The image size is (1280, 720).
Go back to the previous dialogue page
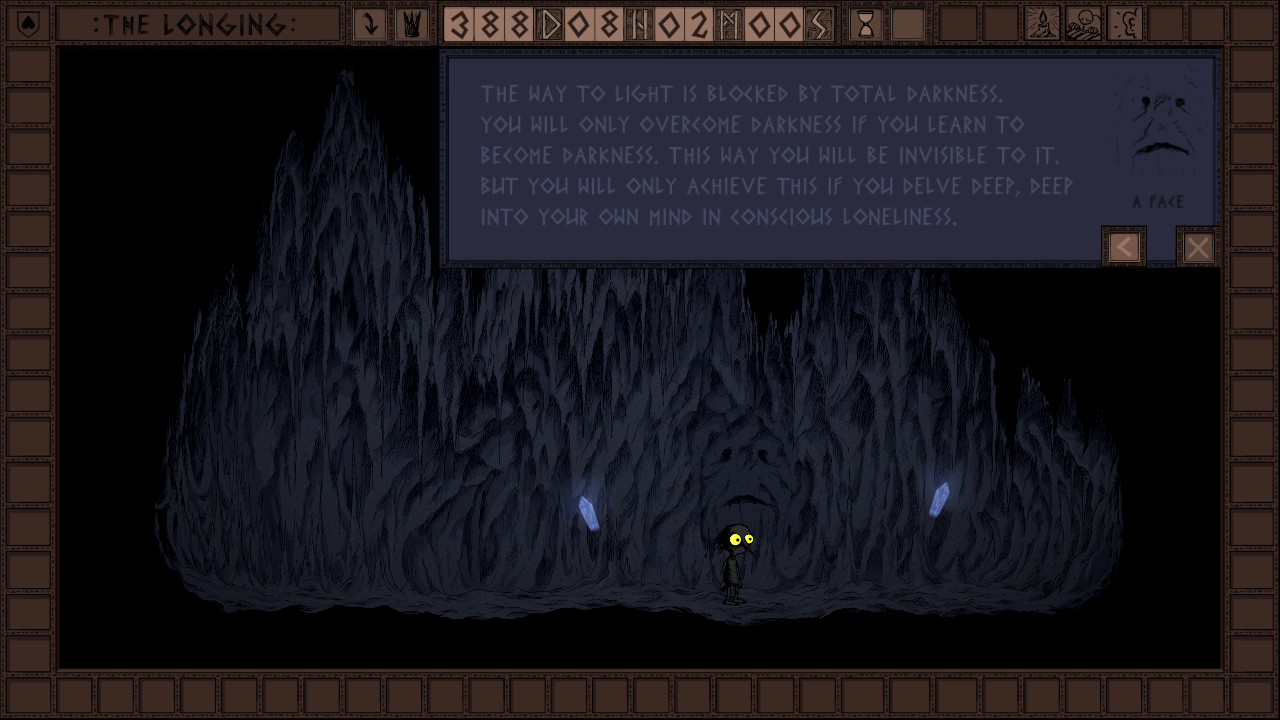[1124, 247]
